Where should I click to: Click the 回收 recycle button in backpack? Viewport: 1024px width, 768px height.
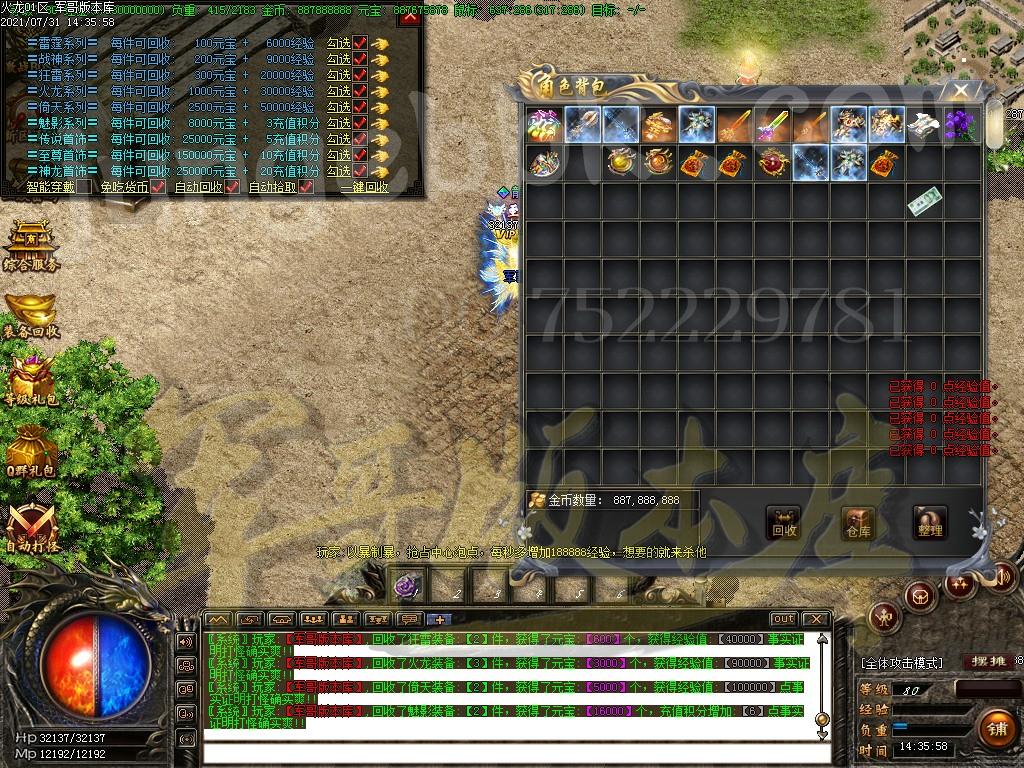coord(784,523)
